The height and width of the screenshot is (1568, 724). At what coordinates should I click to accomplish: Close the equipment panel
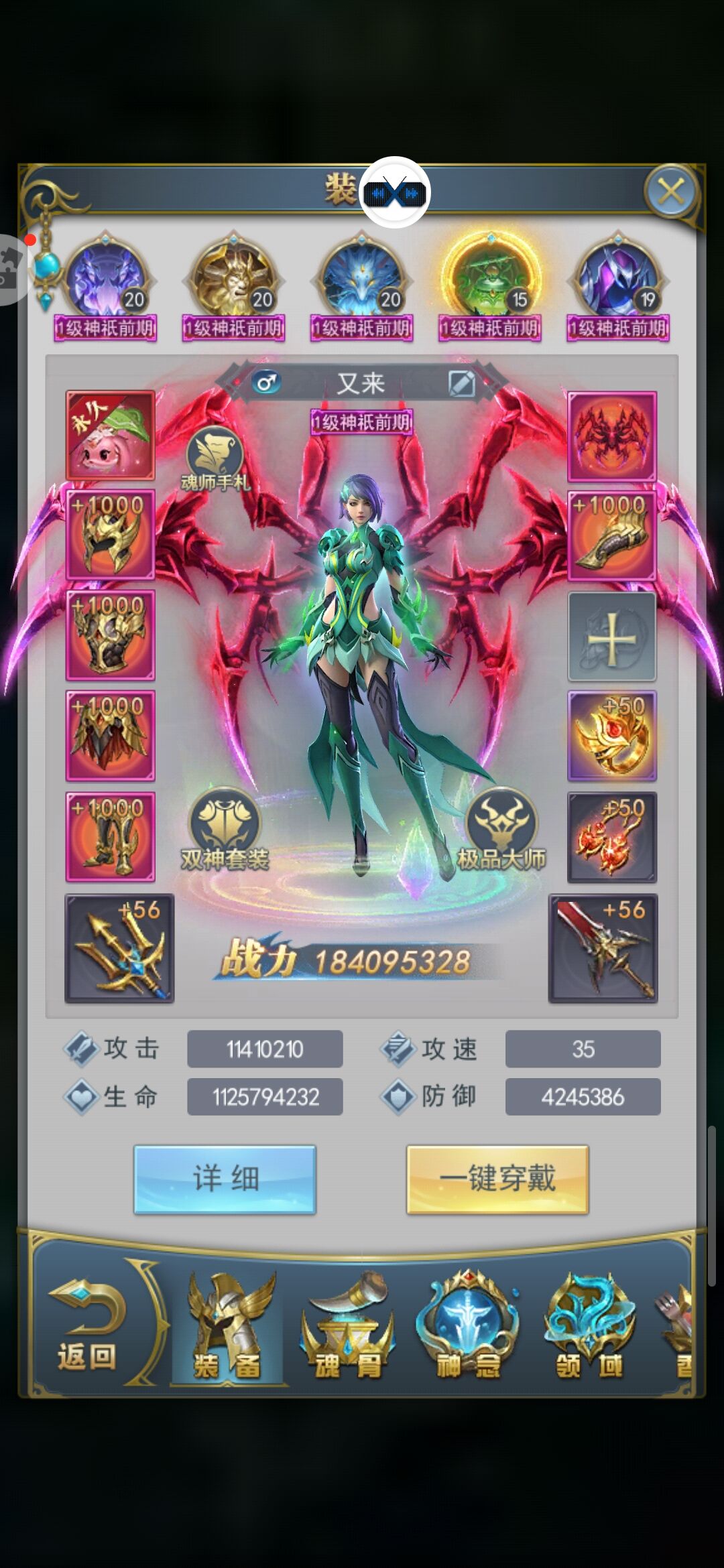click(x=671, y=192)
